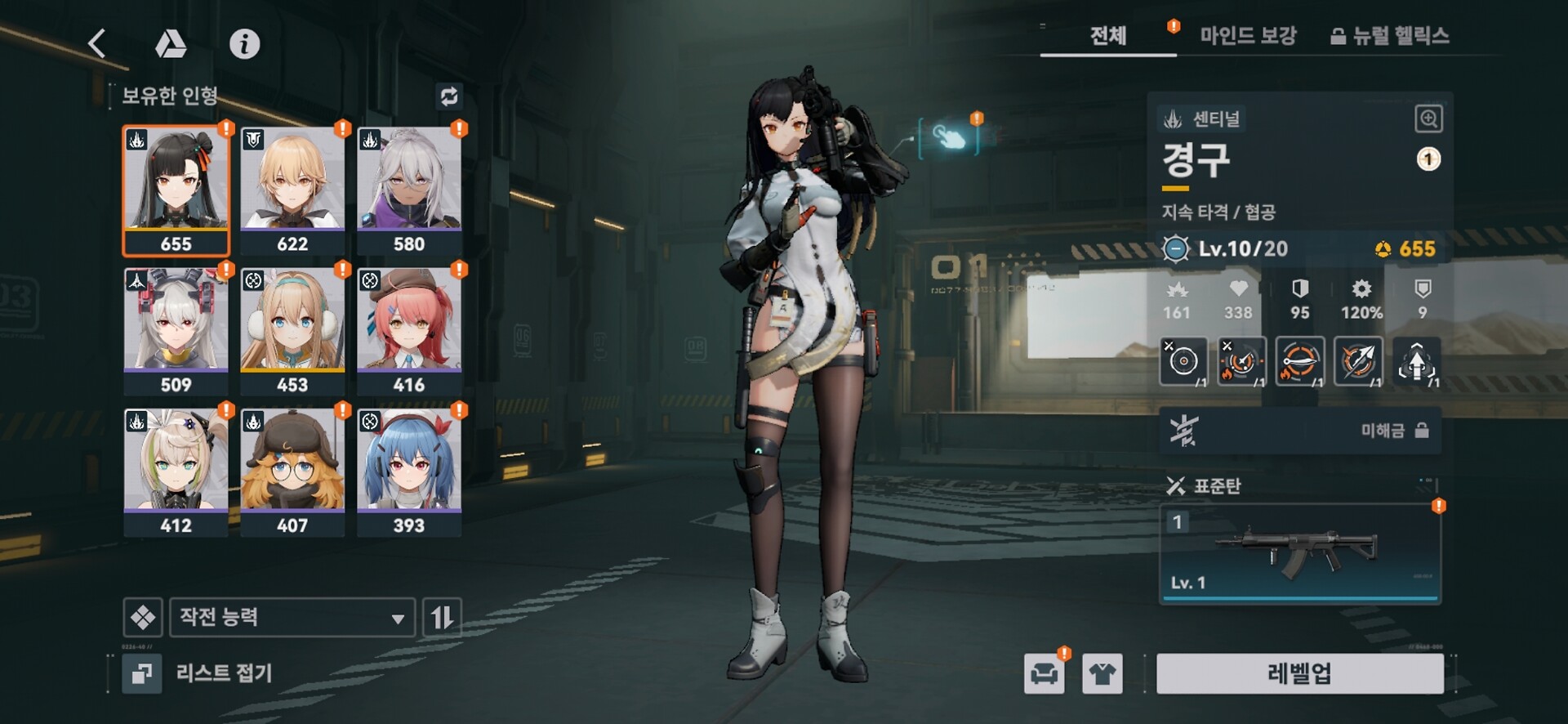Select the blue-haired doll rated 393

pyautogui.click(x=409, y=471)
